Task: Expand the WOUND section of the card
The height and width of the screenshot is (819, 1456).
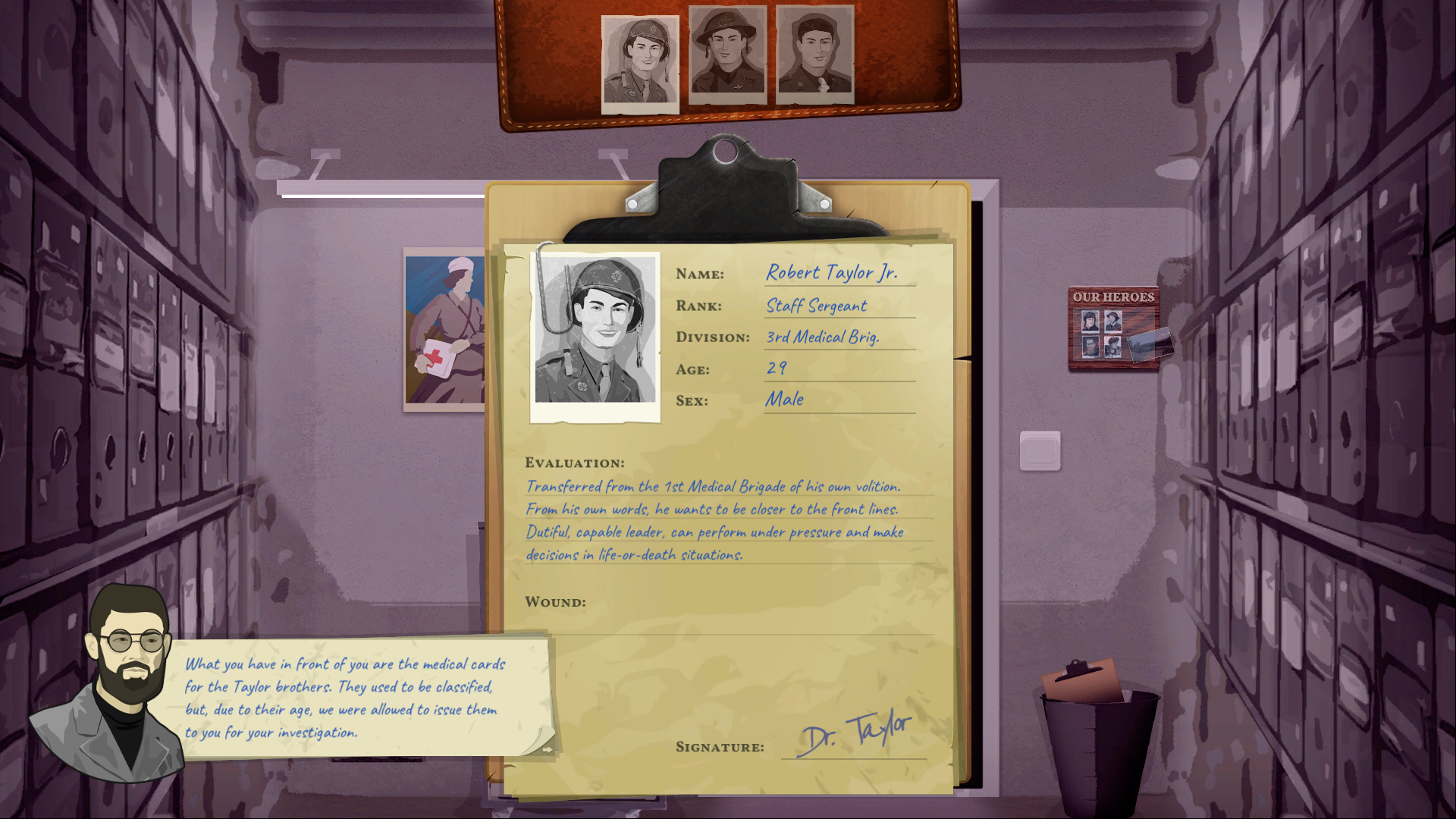Action: [557, 601]
